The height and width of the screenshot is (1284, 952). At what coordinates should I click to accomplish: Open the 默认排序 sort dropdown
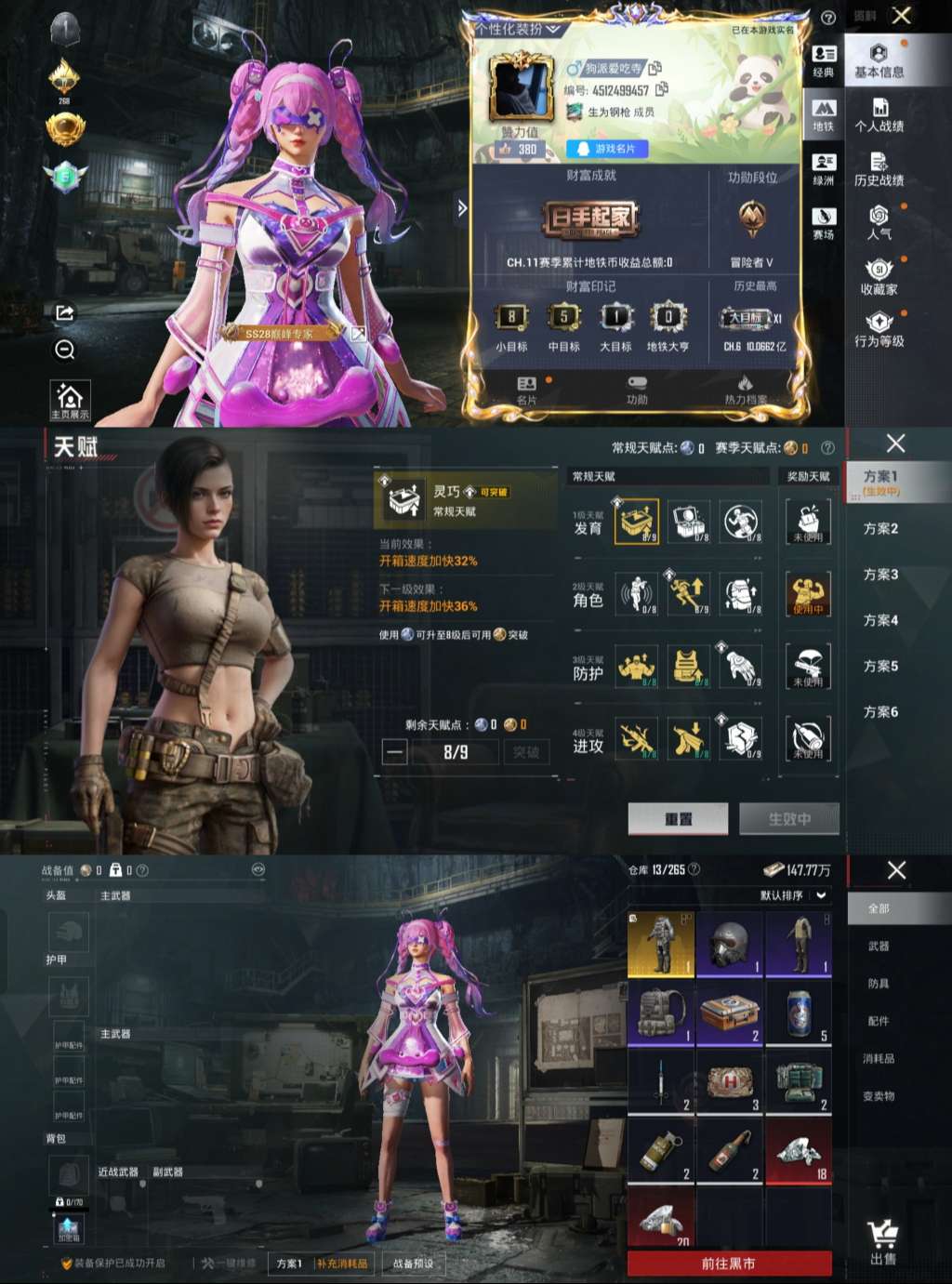tap(793, 895)
